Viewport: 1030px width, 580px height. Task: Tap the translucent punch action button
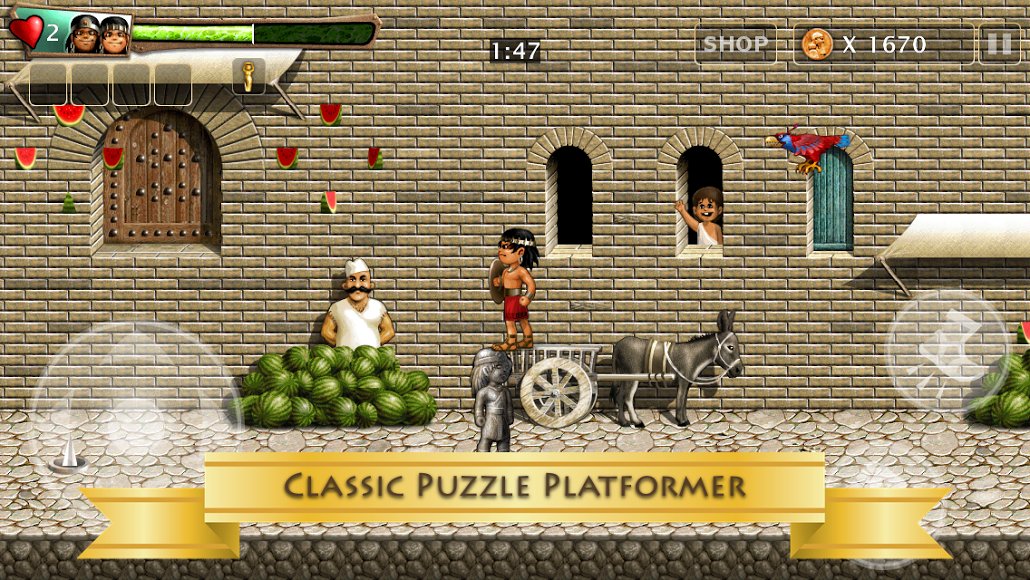(946, 350)
